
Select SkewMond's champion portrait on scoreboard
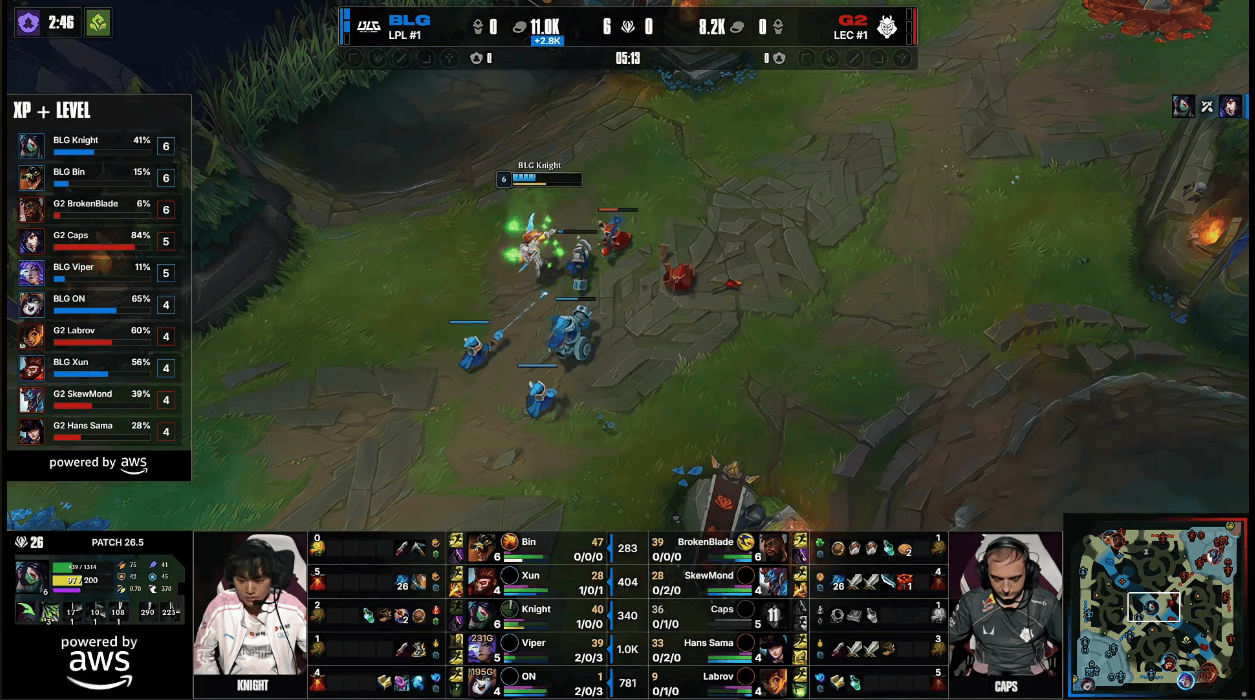[772, 581]
